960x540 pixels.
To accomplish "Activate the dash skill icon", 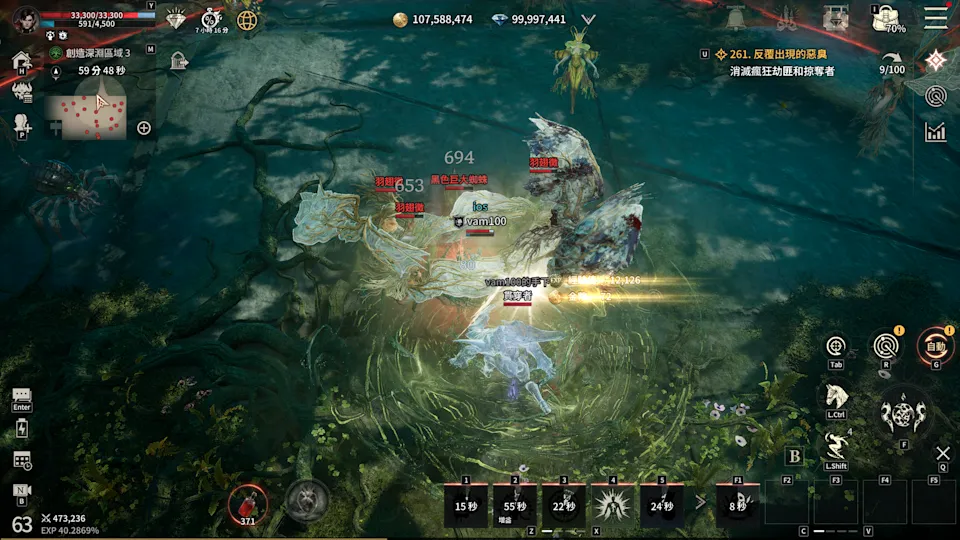I will 836,446.
